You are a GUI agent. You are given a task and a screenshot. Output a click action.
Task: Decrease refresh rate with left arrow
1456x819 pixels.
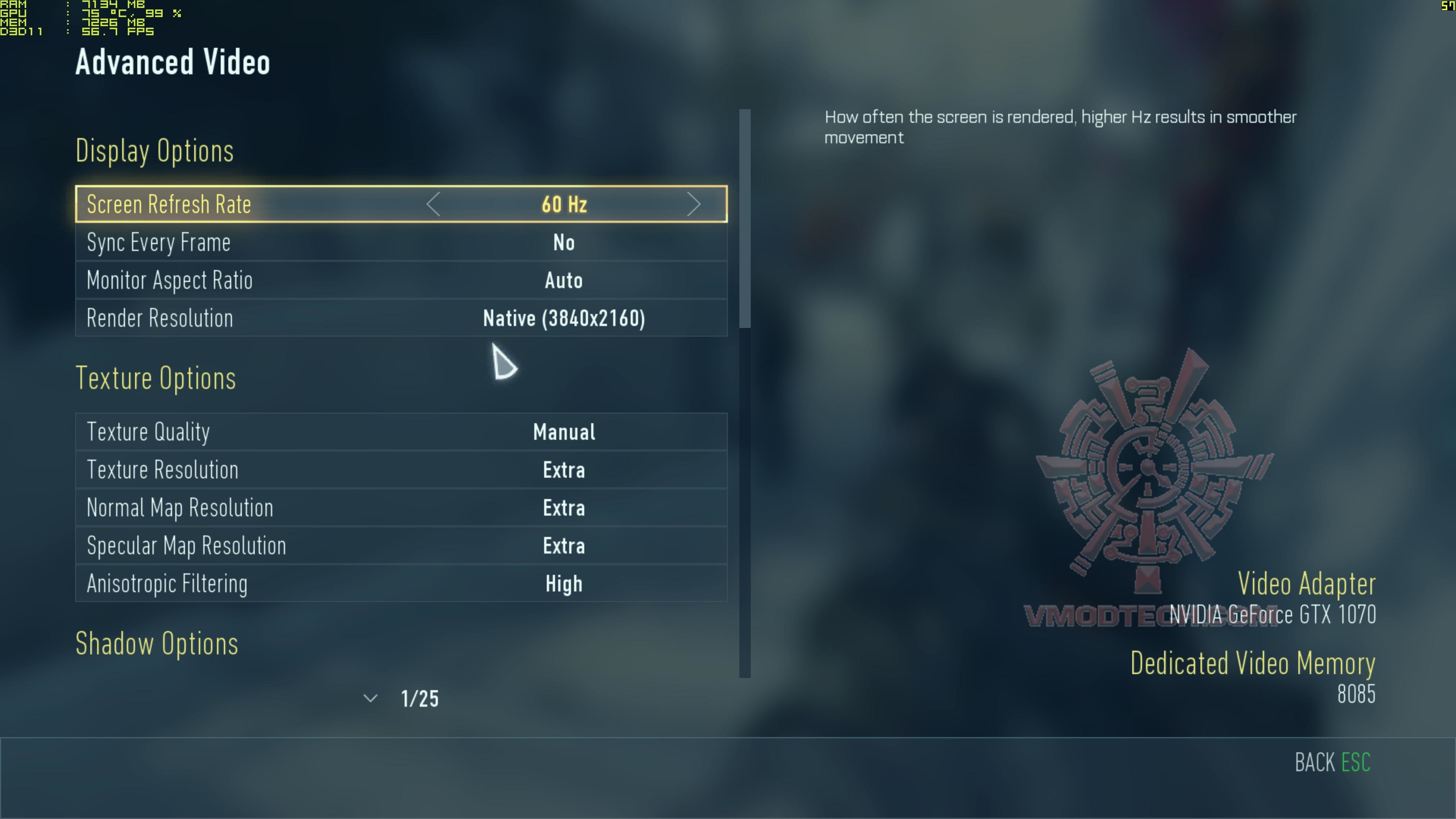click(433, 204)
